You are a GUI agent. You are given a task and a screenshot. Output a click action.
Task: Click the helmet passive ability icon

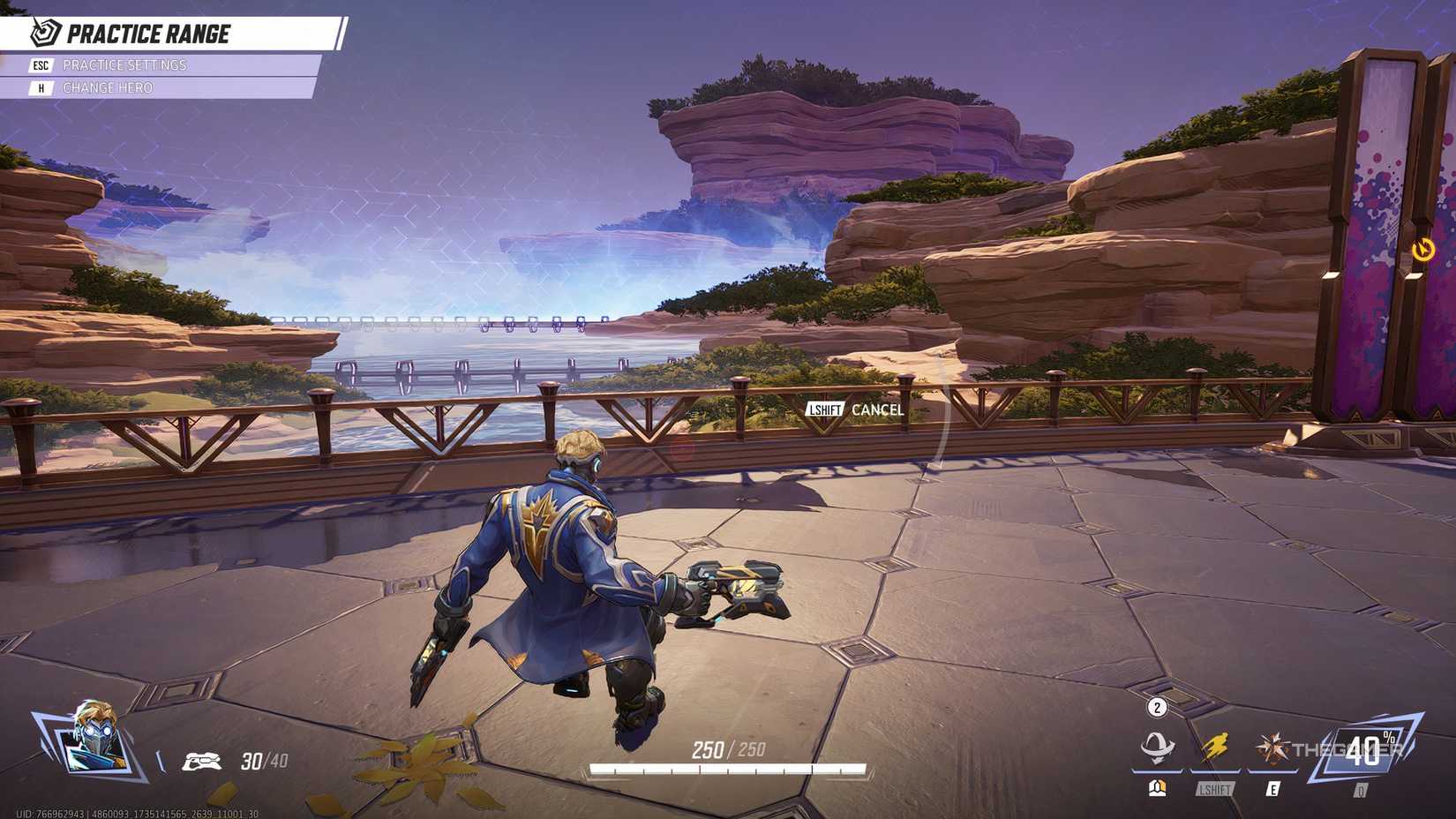coord(1158,748)
